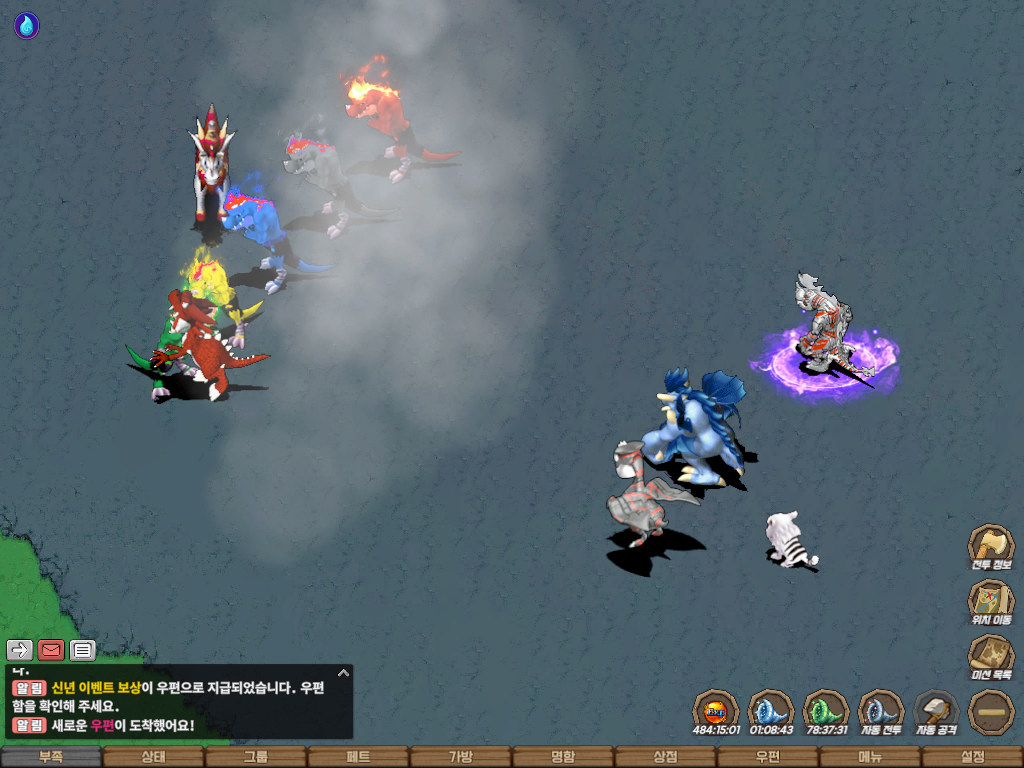Open the 가방 (Bag) inventory
Viewport: 1024px width, 768px height.
pos(460,757)
